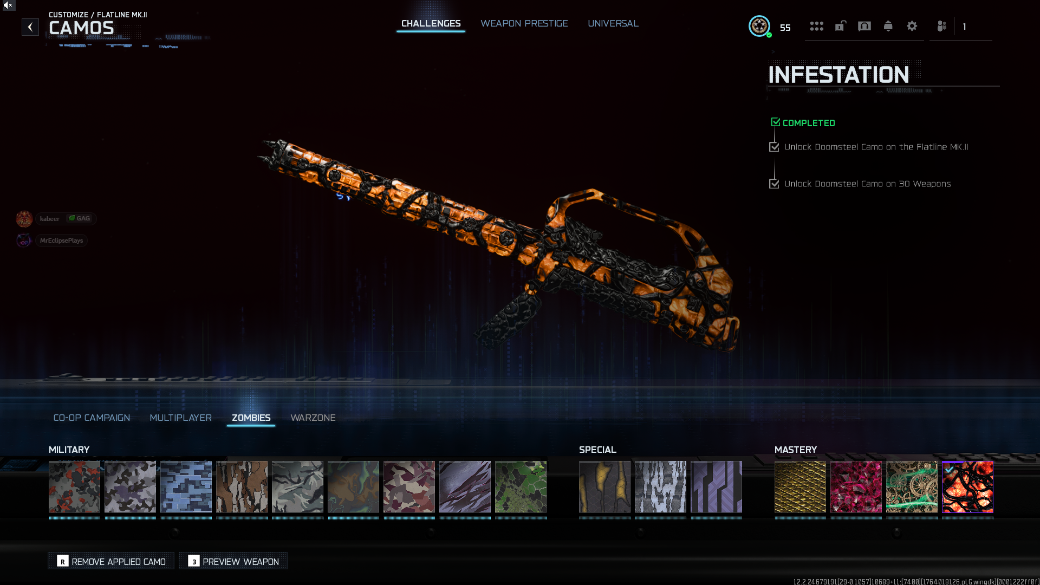Open the Universal camos tab
The image size is (1040, 585).
click(613, 23)
